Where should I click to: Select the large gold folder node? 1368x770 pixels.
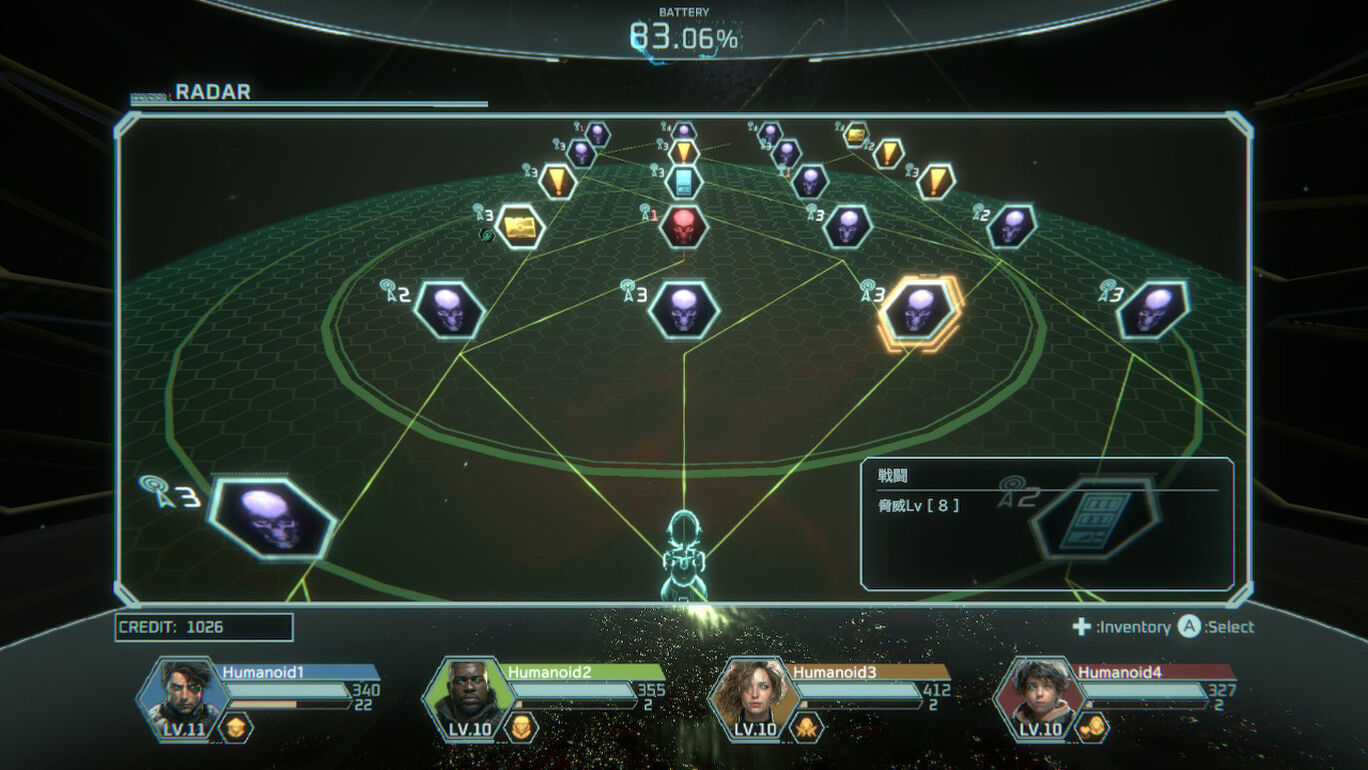(x=520, y=227)
